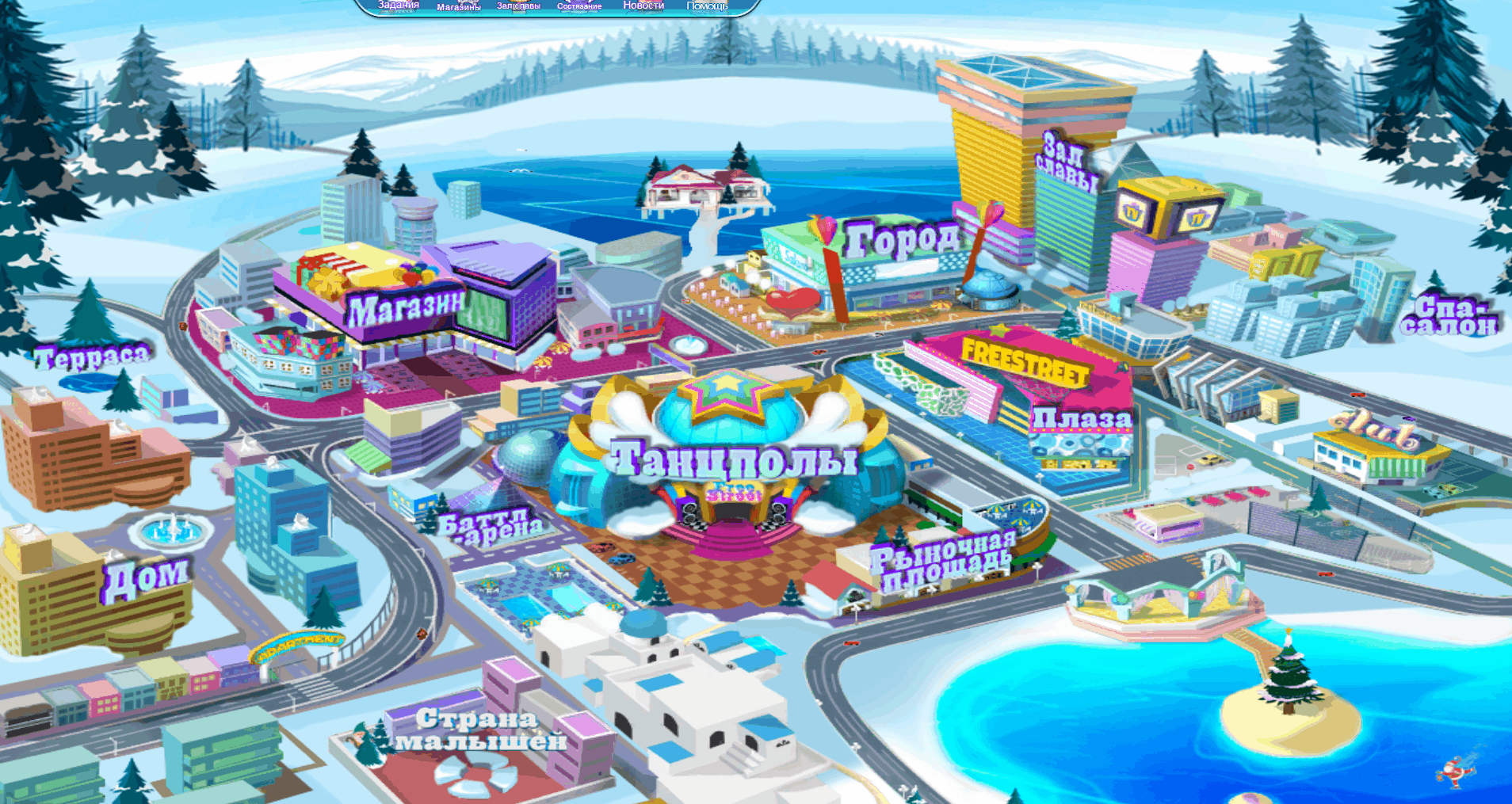Viewport: 1512px width, 804px height.
Task: Open the Зал славы top menu entry
Action: click(x=518, y=6)
